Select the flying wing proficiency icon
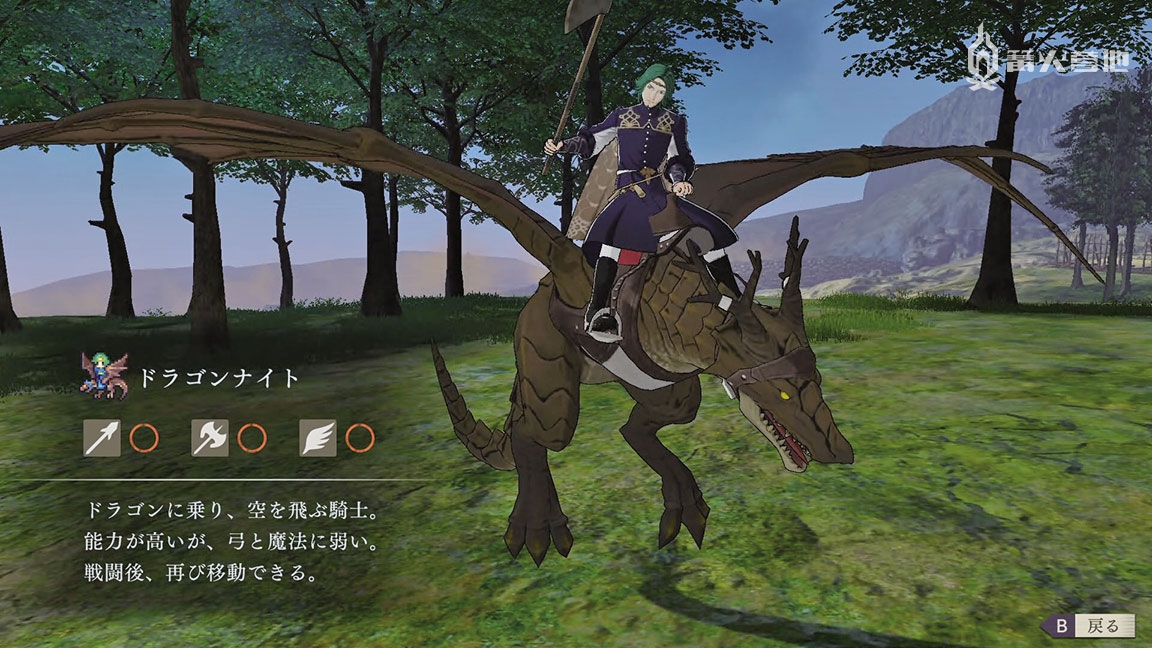Screen dimensions: 1152x648 318,437
